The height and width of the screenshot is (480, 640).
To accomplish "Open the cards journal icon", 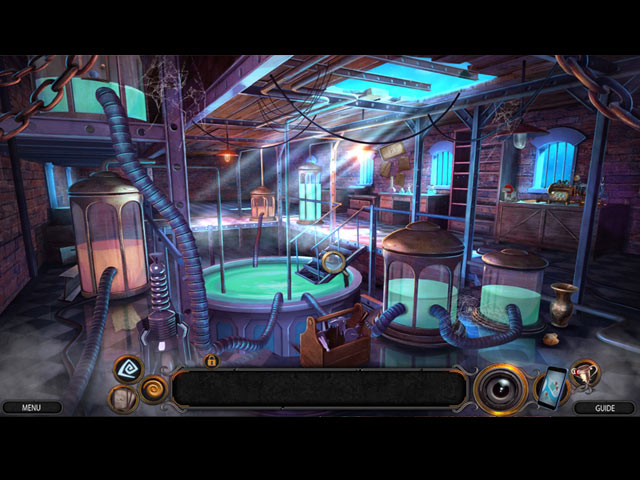I will [x=123, y=399].
